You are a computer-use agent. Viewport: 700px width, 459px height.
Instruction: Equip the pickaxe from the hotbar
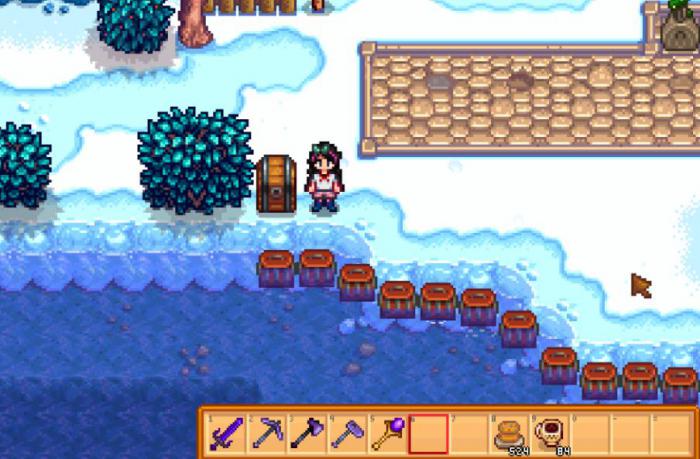click(265, 432)
